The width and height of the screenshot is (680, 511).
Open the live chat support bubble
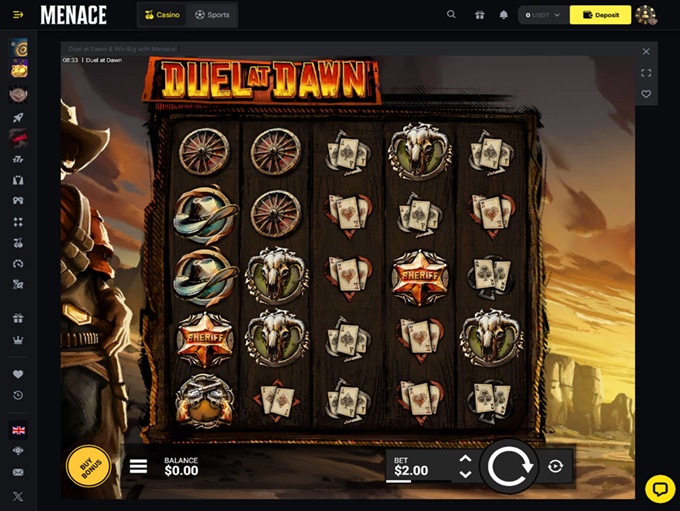point(660,488)
